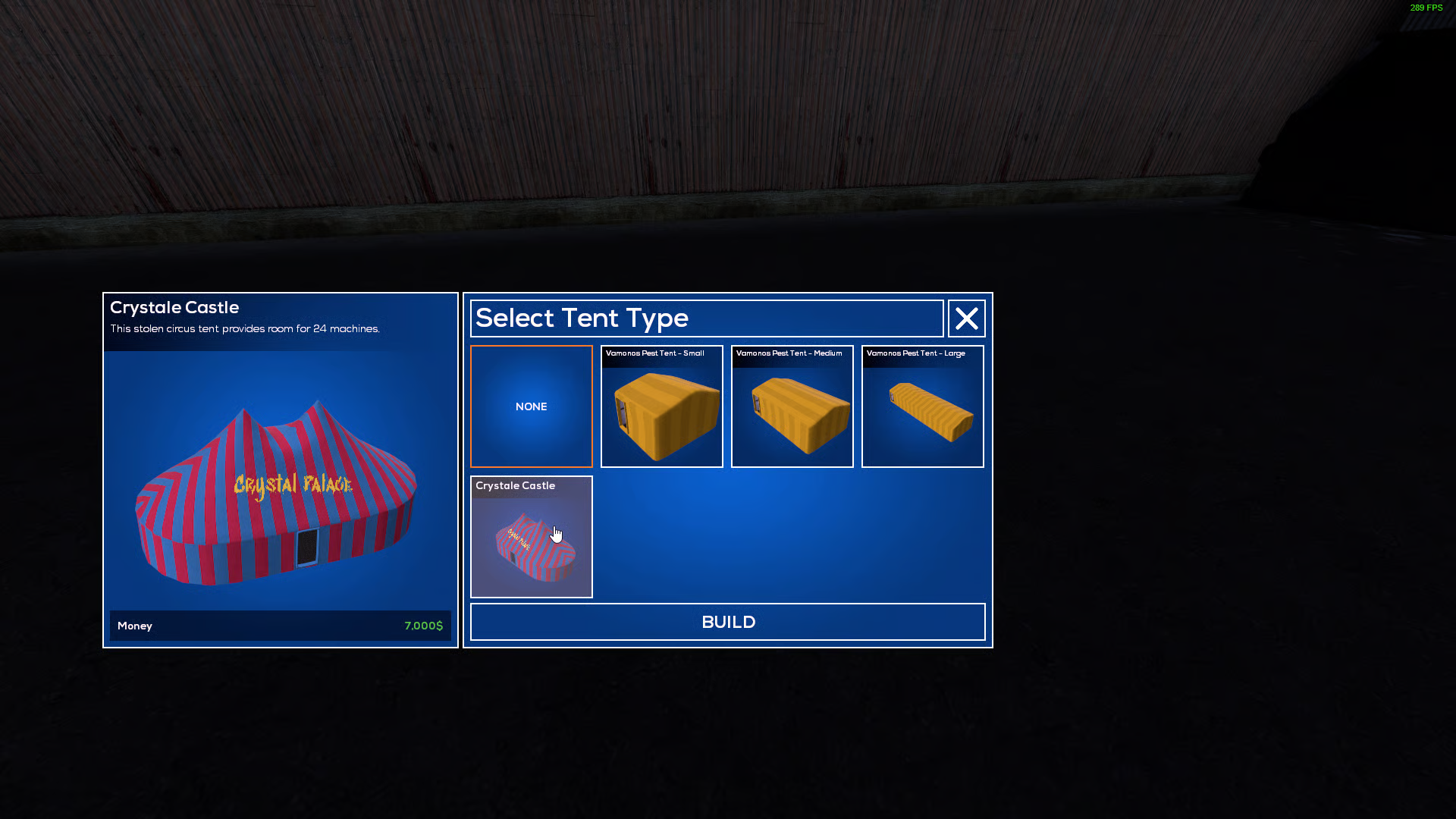Click the Select Tent Type title bar
The height and width of the screenshot is (819, 1456).
707,318
